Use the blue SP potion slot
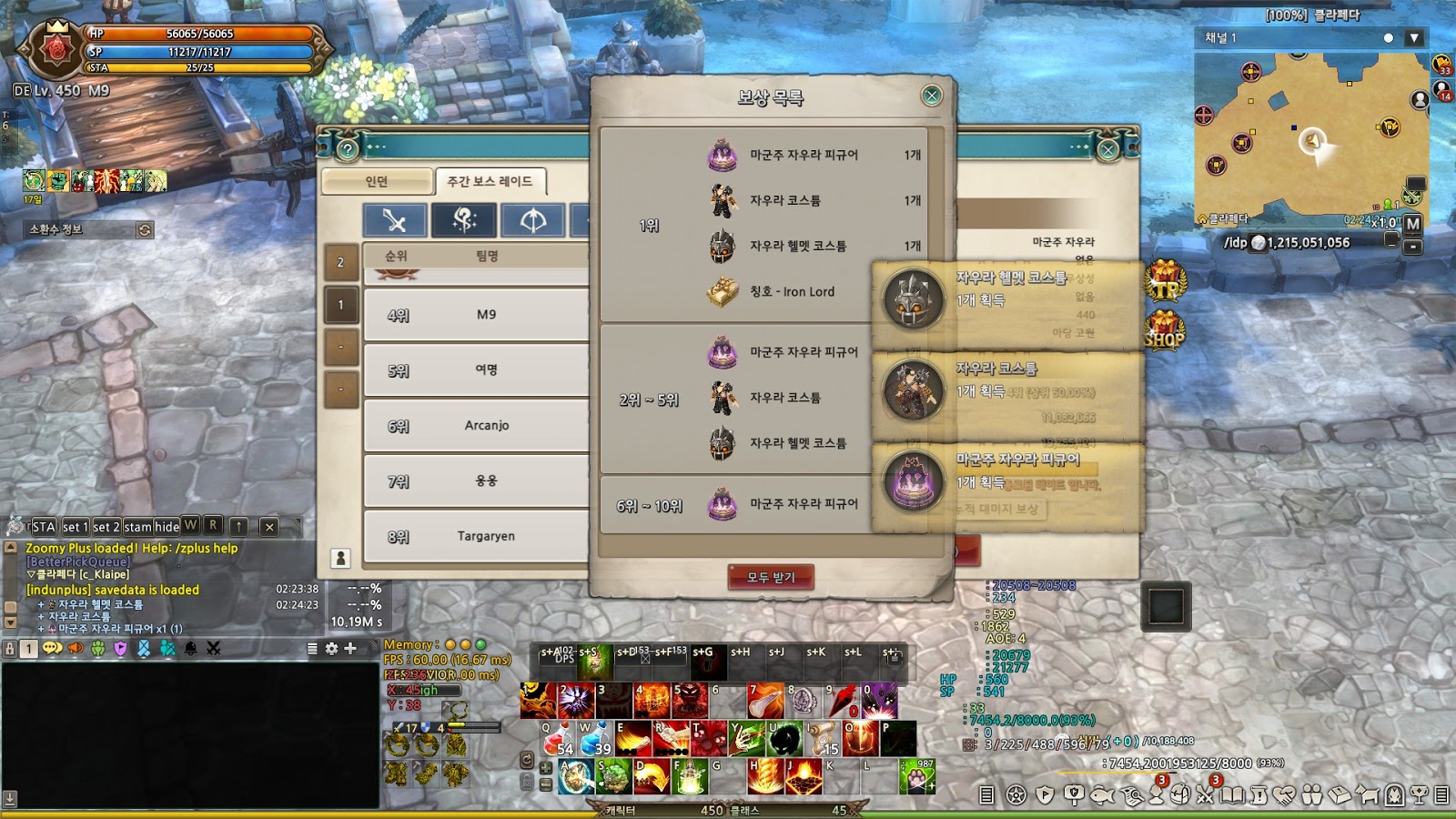Screen dimensions: 1456x819 595,739
